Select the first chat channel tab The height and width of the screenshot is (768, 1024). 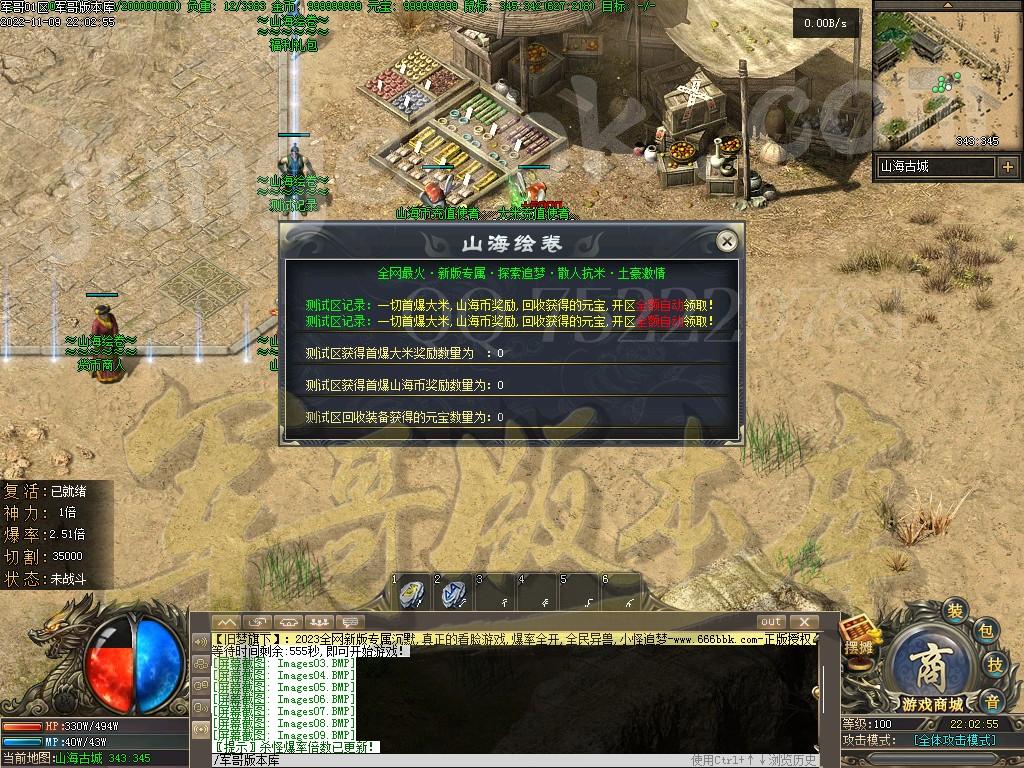click(x=226, y=622)
